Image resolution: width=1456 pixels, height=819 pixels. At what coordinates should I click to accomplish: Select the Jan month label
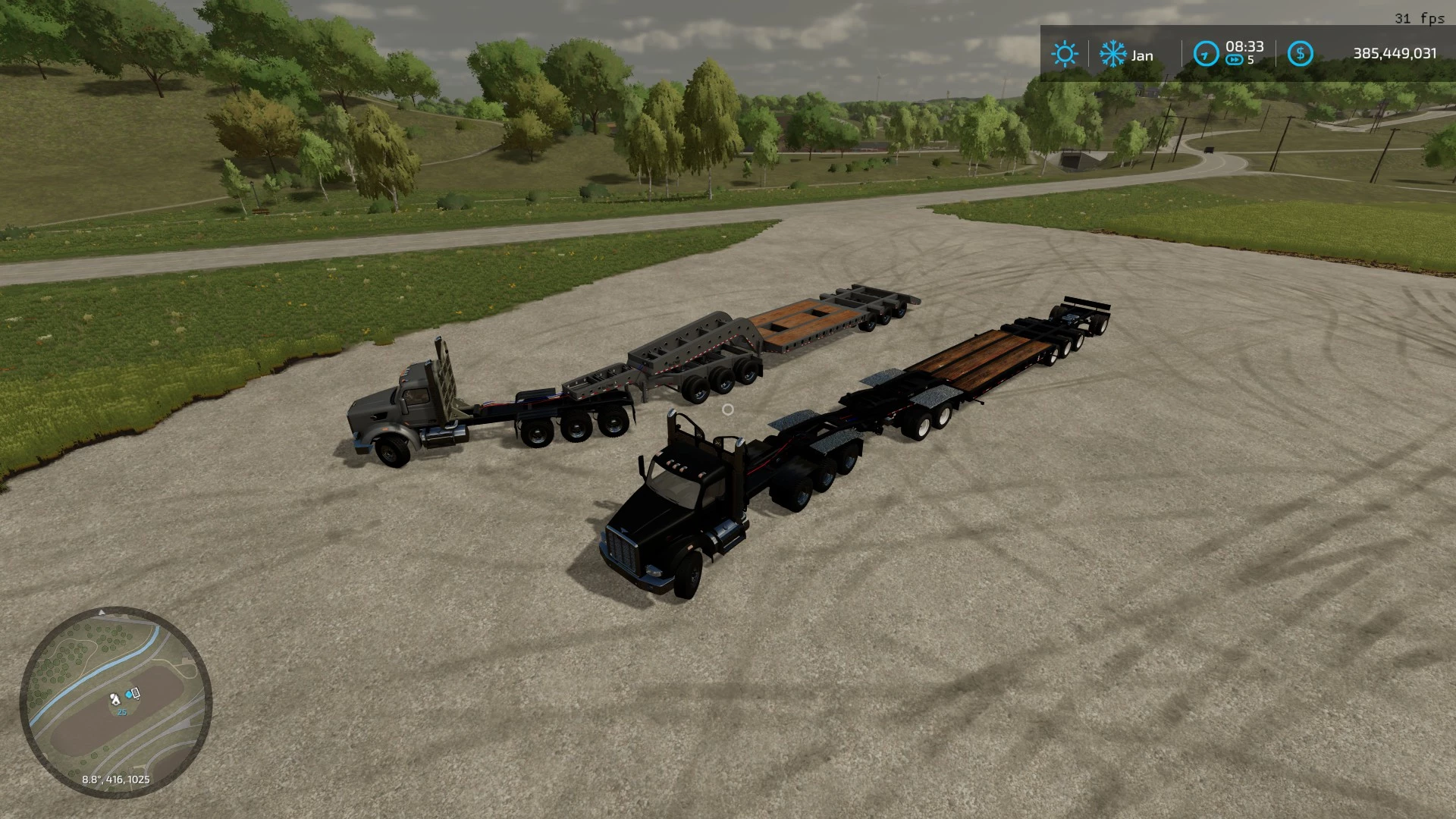1143,55
